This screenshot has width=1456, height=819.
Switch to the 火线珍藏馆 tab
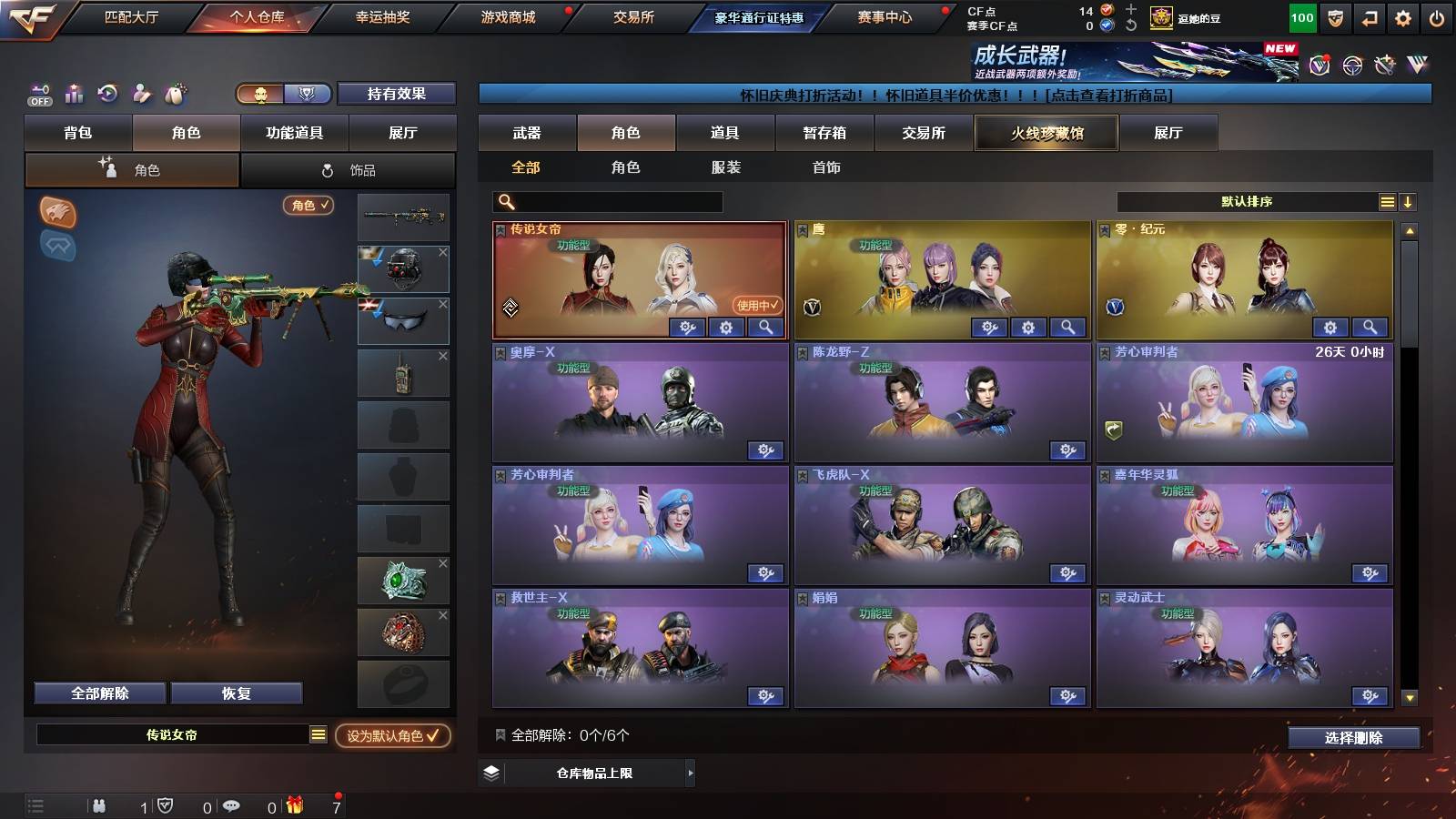pos(1046,133)
